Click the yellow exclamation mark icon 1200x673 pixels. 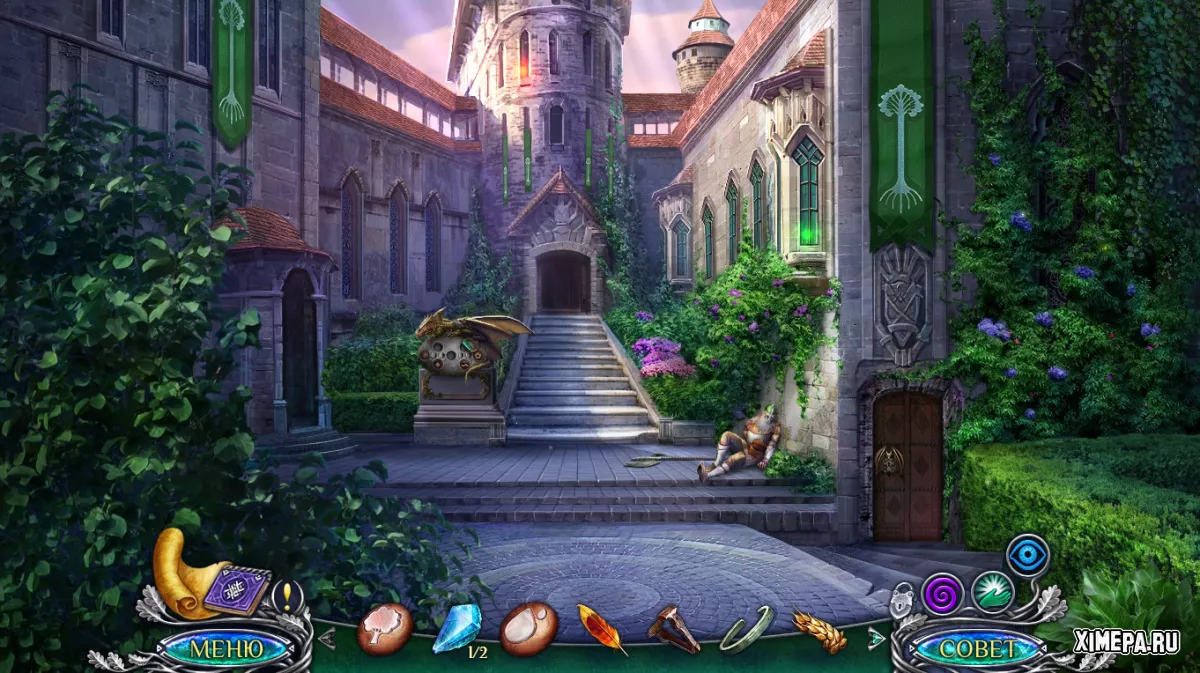288,596
